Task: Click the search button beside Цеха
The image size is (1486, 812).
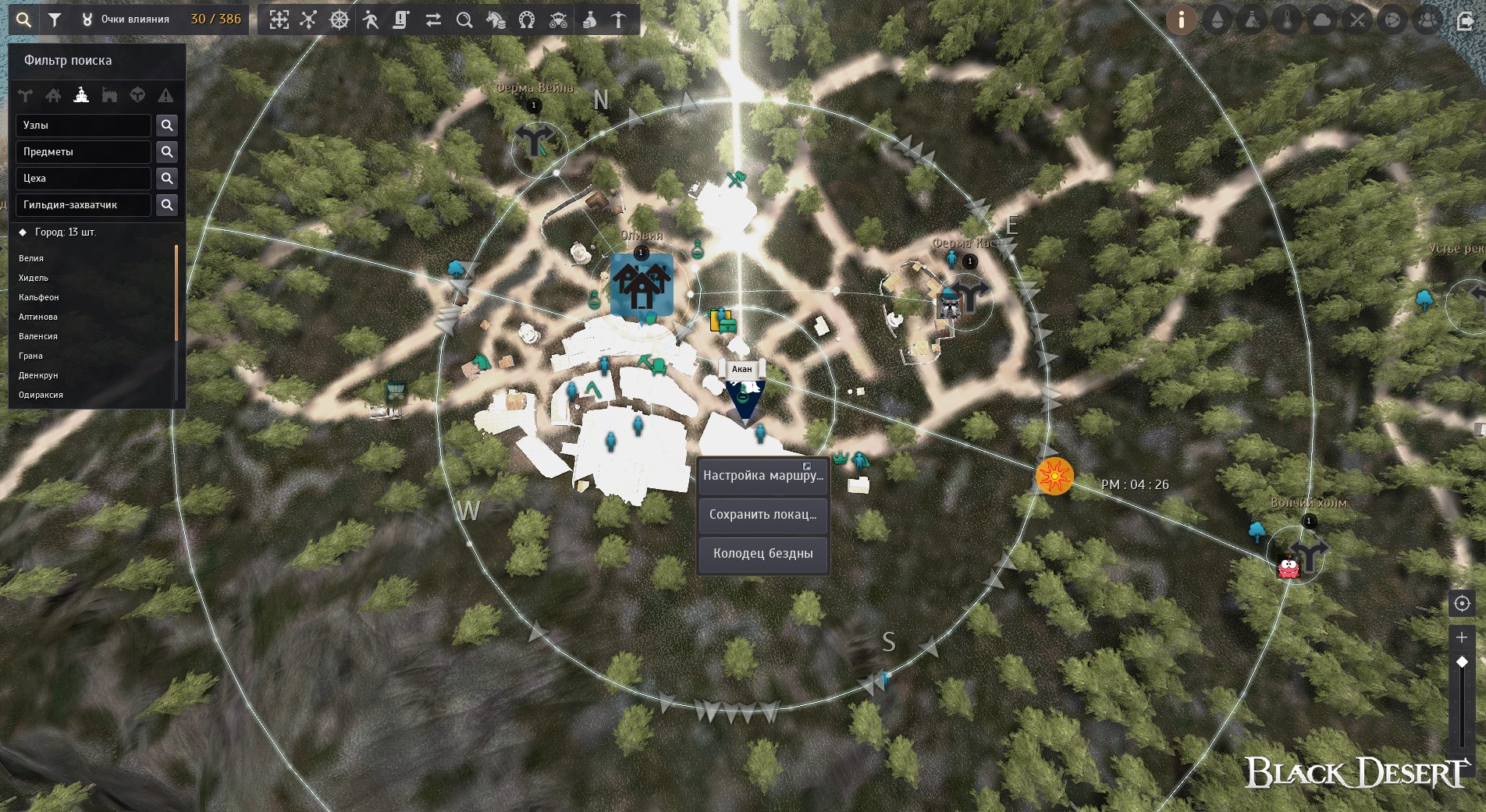Action: (167, 179)
